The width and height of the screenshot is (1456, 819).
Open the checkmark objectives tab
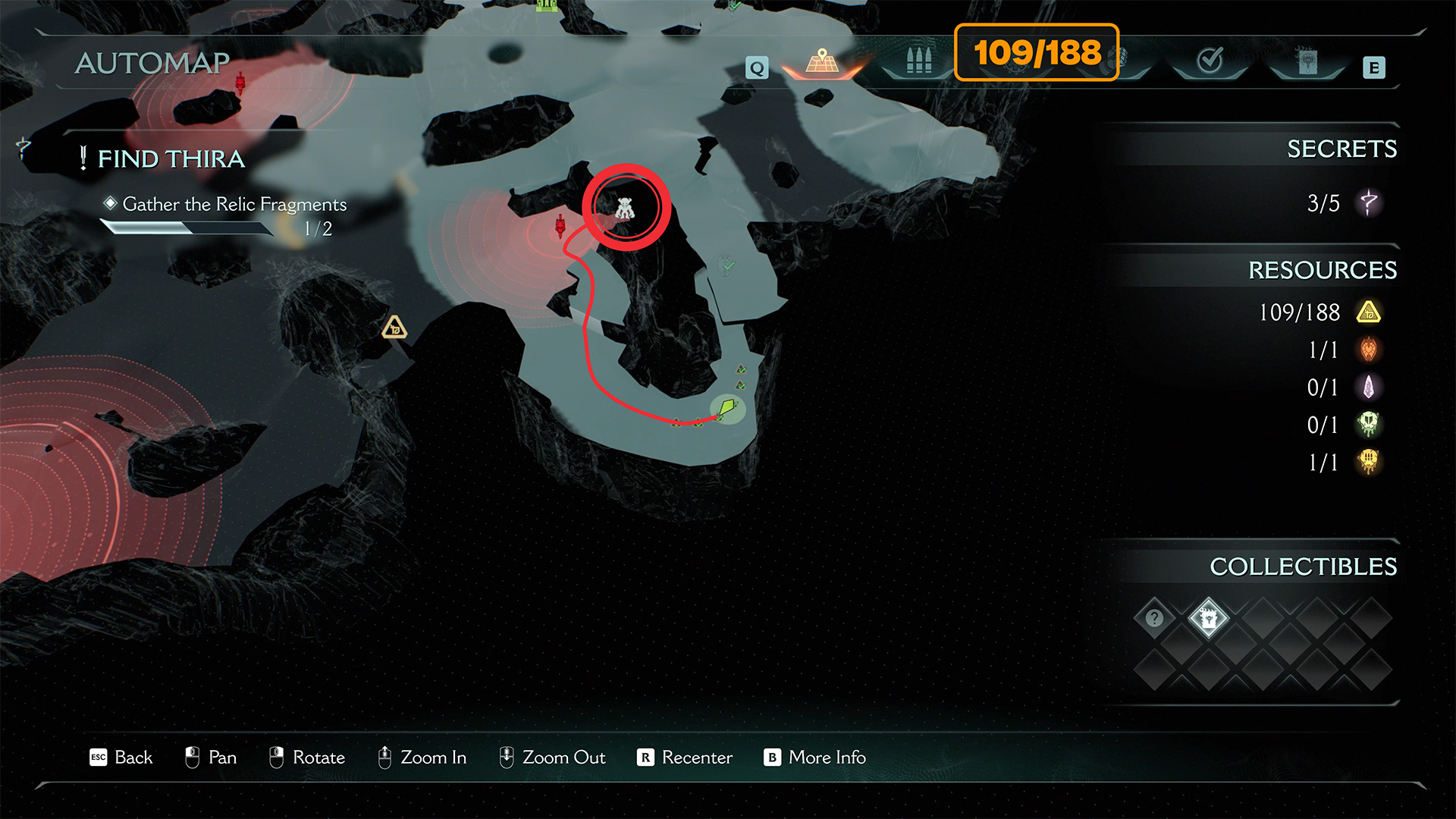pyautogui.click(x=1210, y=61)
